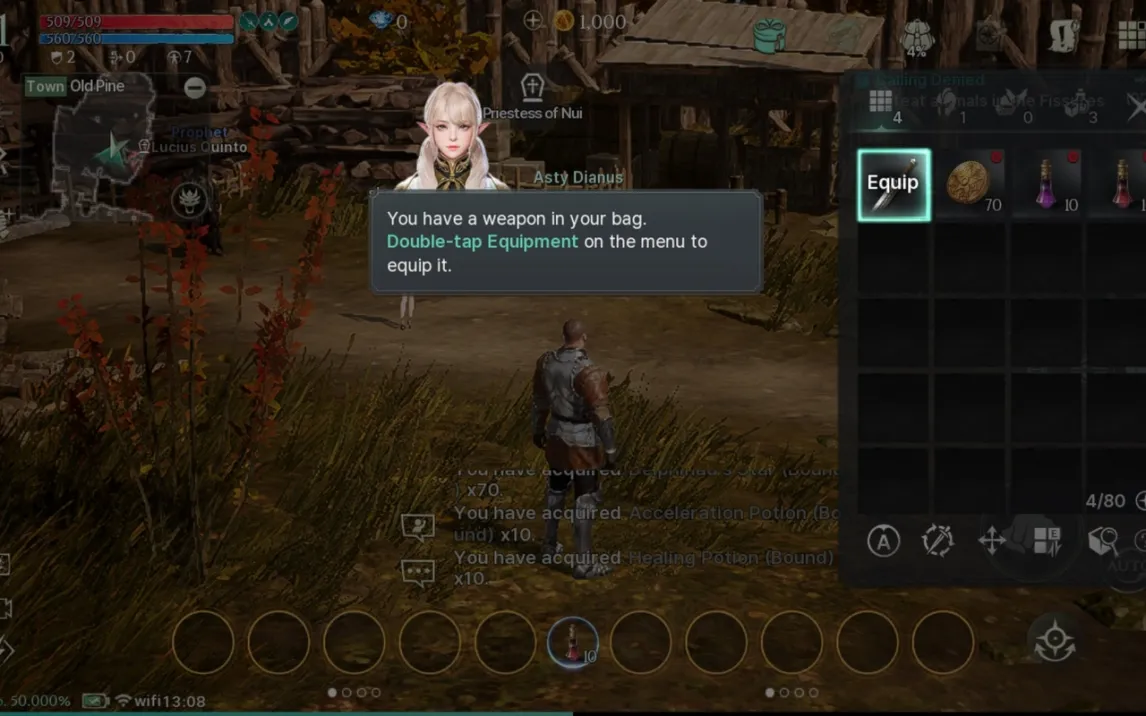Tap the bag sort squares icon
The height and width of the screenshot is (716, 1146).
[x=1047, y=541]
